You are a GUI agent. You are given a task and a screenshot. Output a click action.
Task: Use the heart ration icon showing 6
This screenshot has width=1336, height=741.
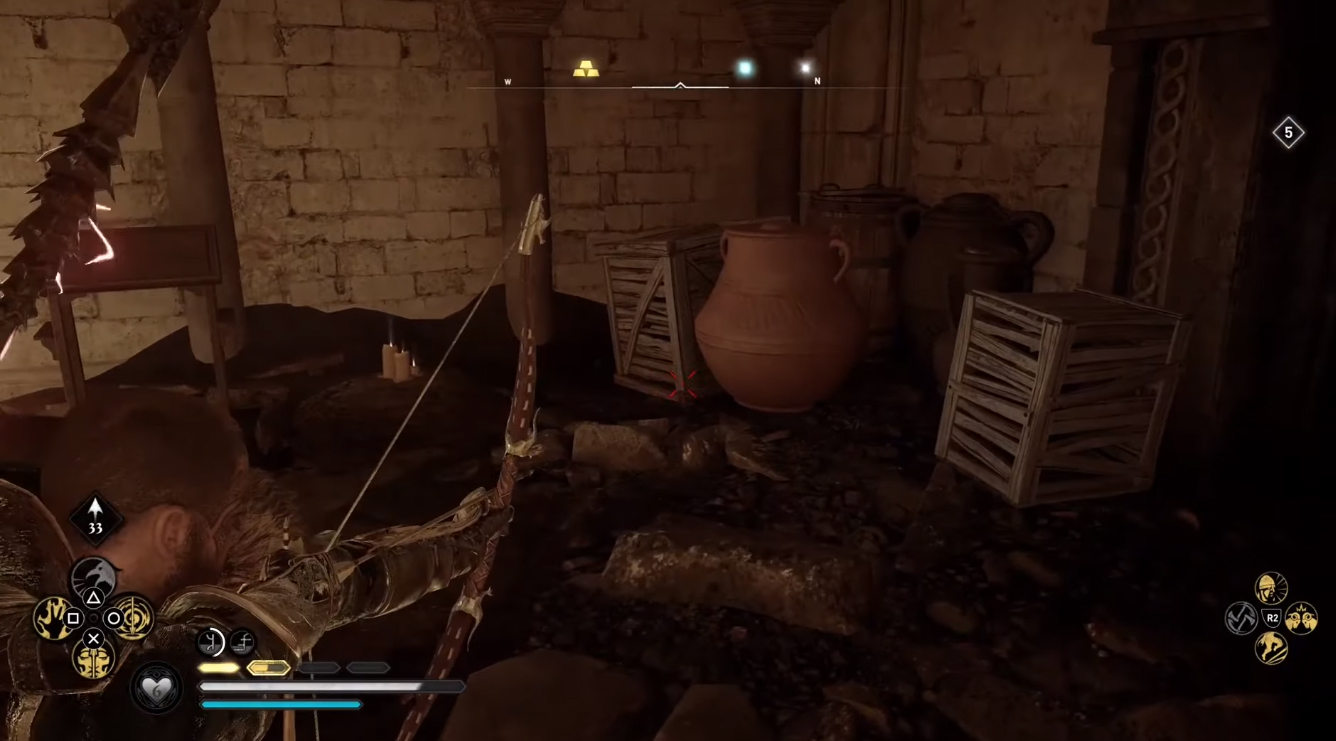(156, 688)
